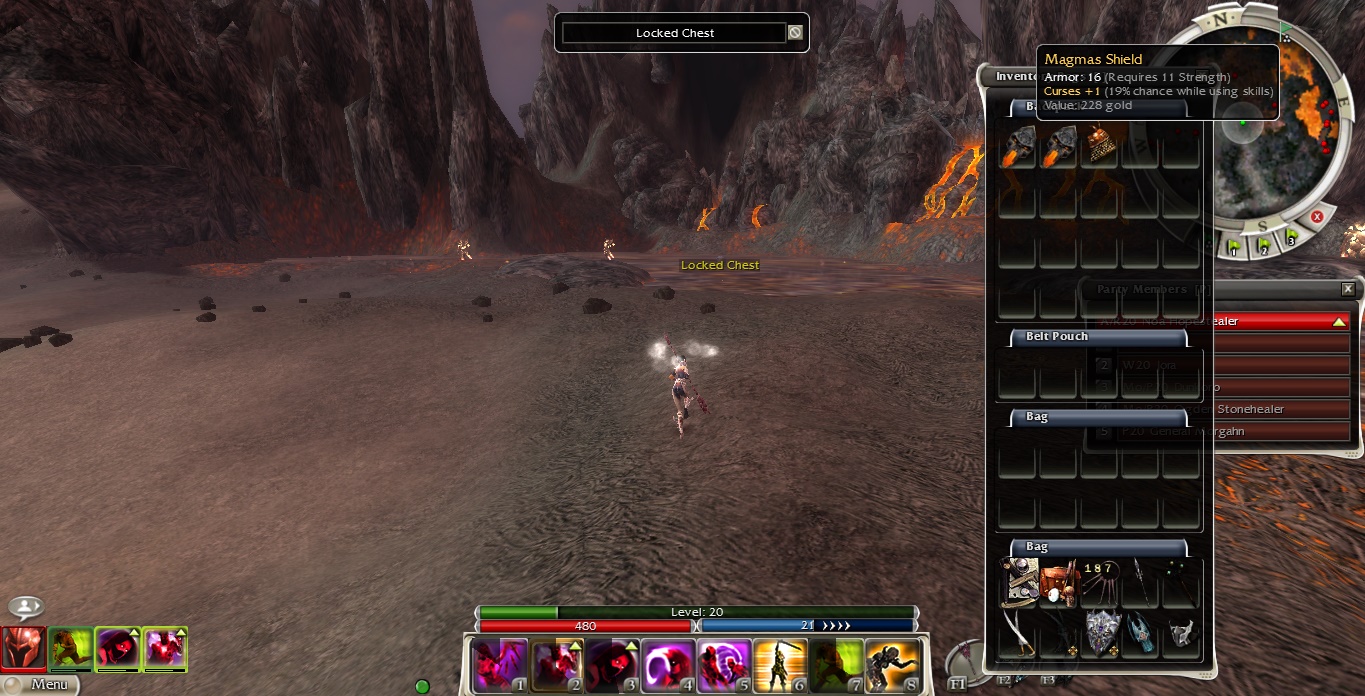This screenshot has height=696, width=1365.
Task: Close the Party Members window
Action: pos(1347,289)
